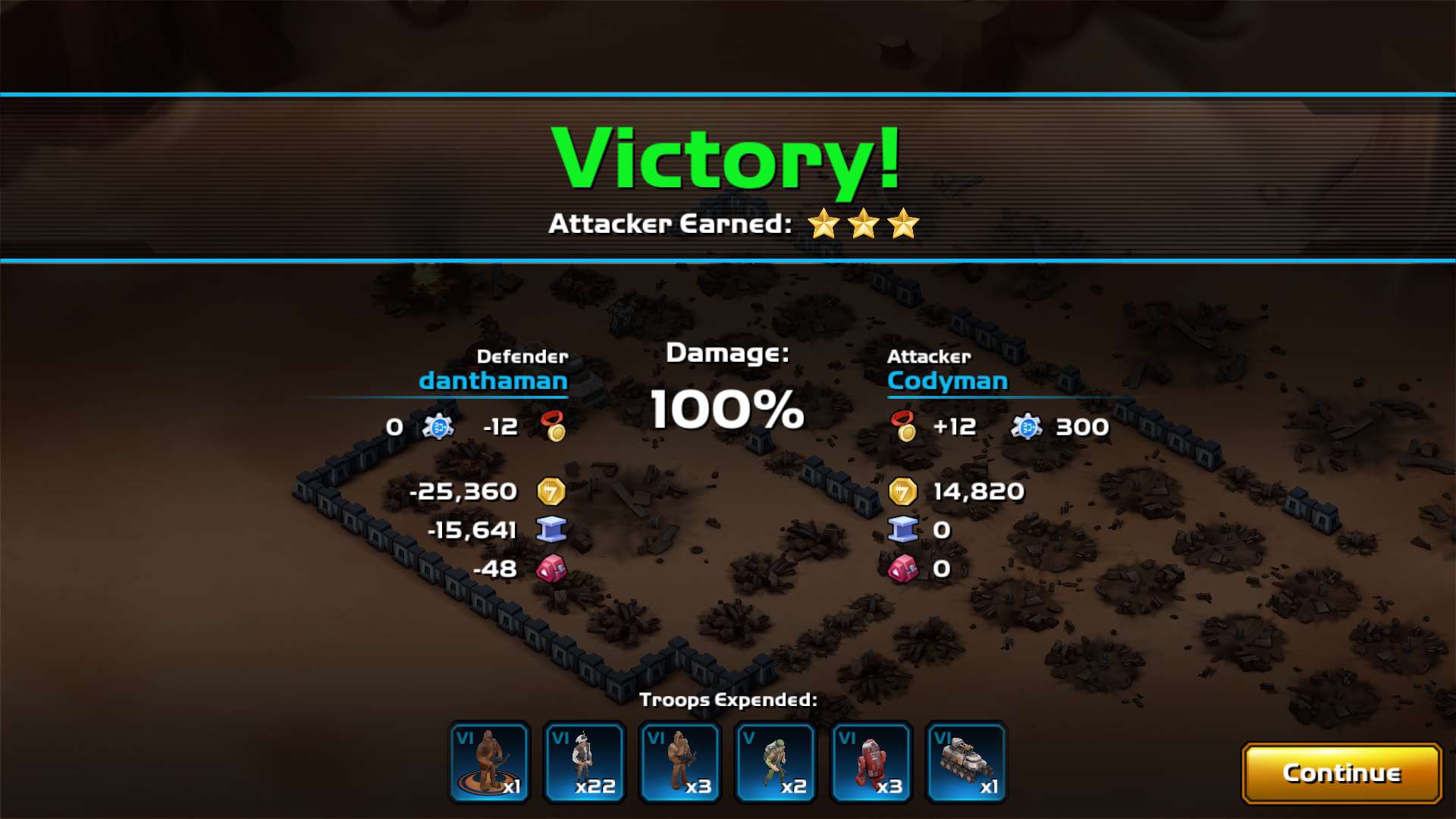Click the green soldier x2 troop tile

tap(775, 762)
